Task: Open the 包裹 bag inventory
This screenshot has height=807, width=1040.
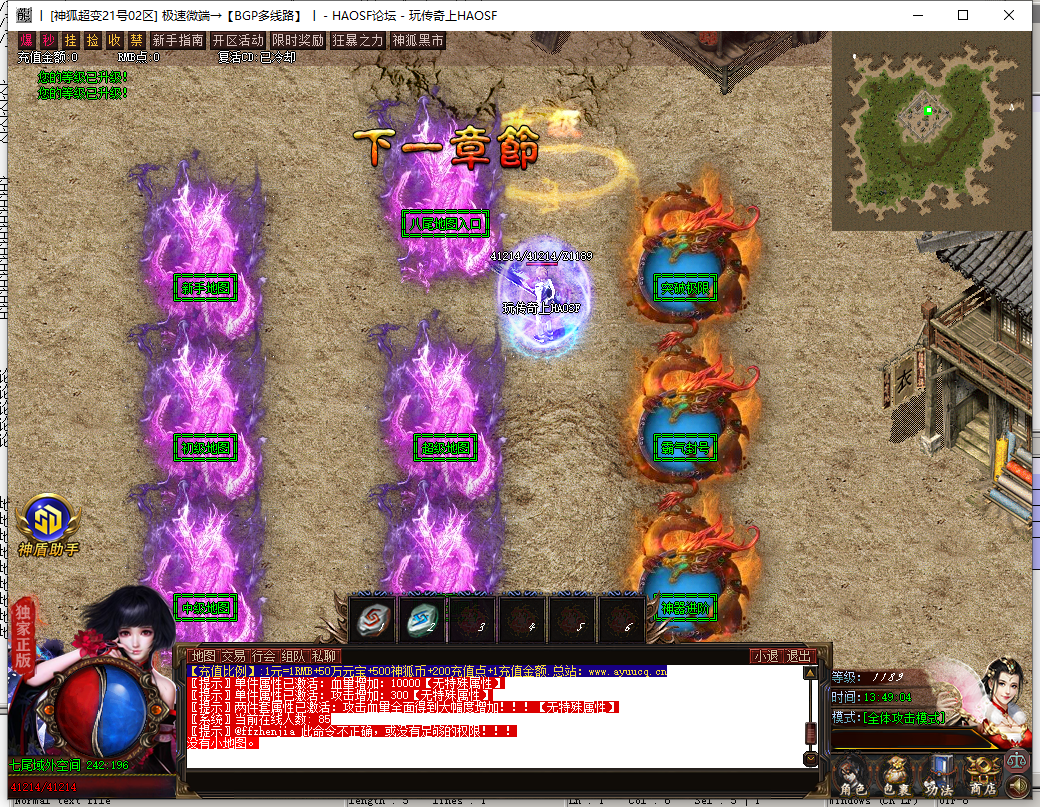Action: 895,776
